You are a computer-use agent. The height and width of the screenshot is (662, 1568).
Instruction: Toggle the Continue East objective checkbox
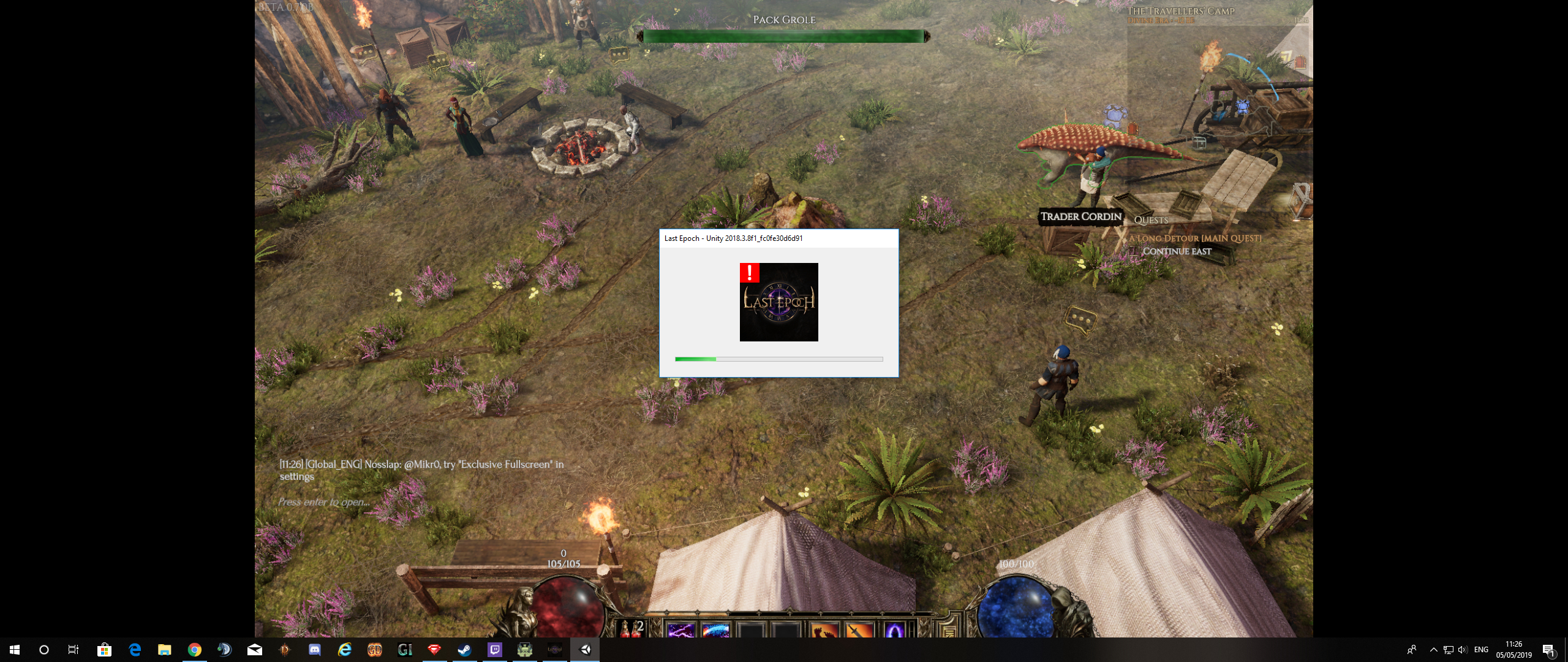click(x=1134, y=251)
